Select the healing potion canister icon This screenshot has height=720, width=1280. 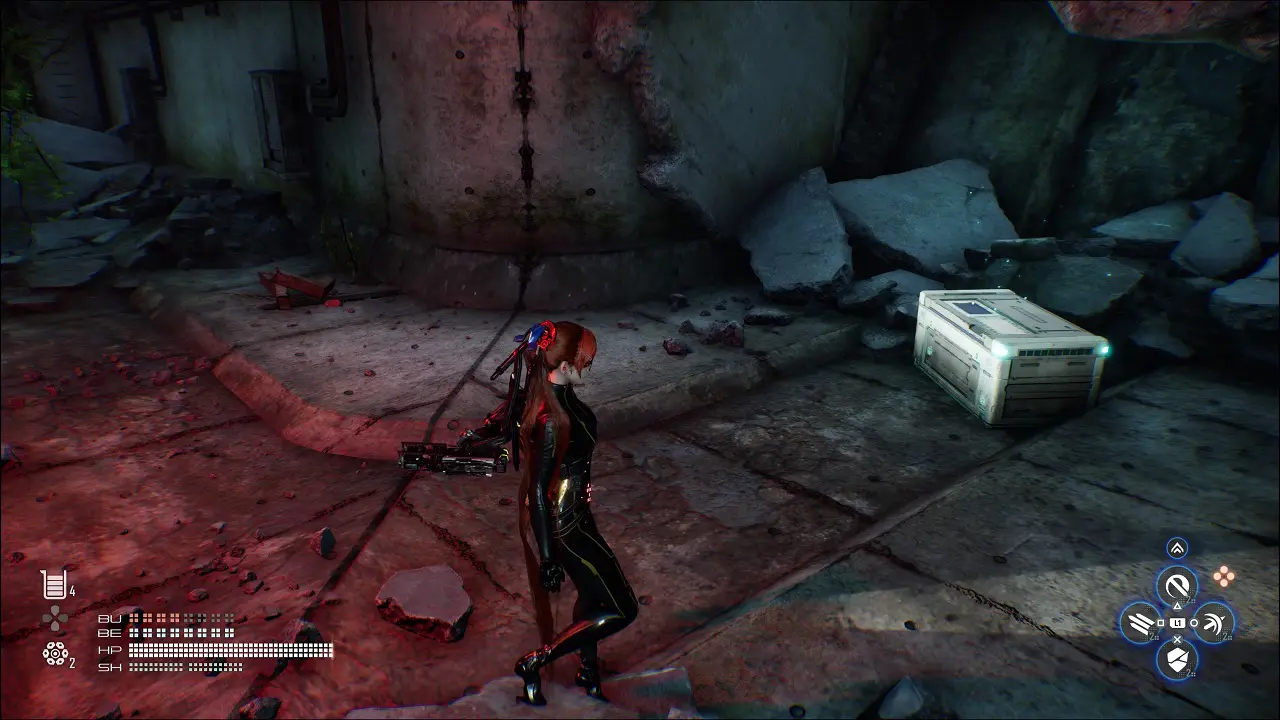pyautogui.click(x=52, y=584)
